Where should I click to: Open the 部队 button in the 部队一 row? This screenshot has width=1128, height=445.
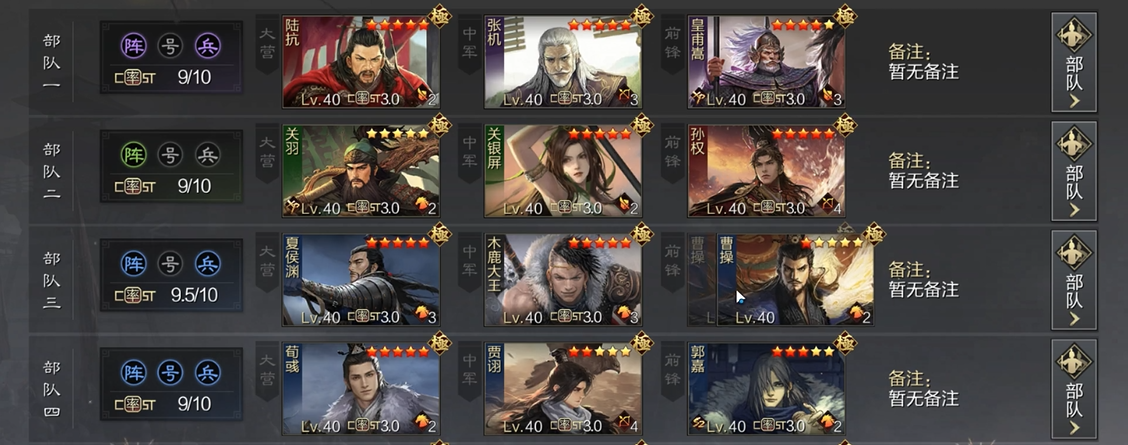tap(1074, 62)
